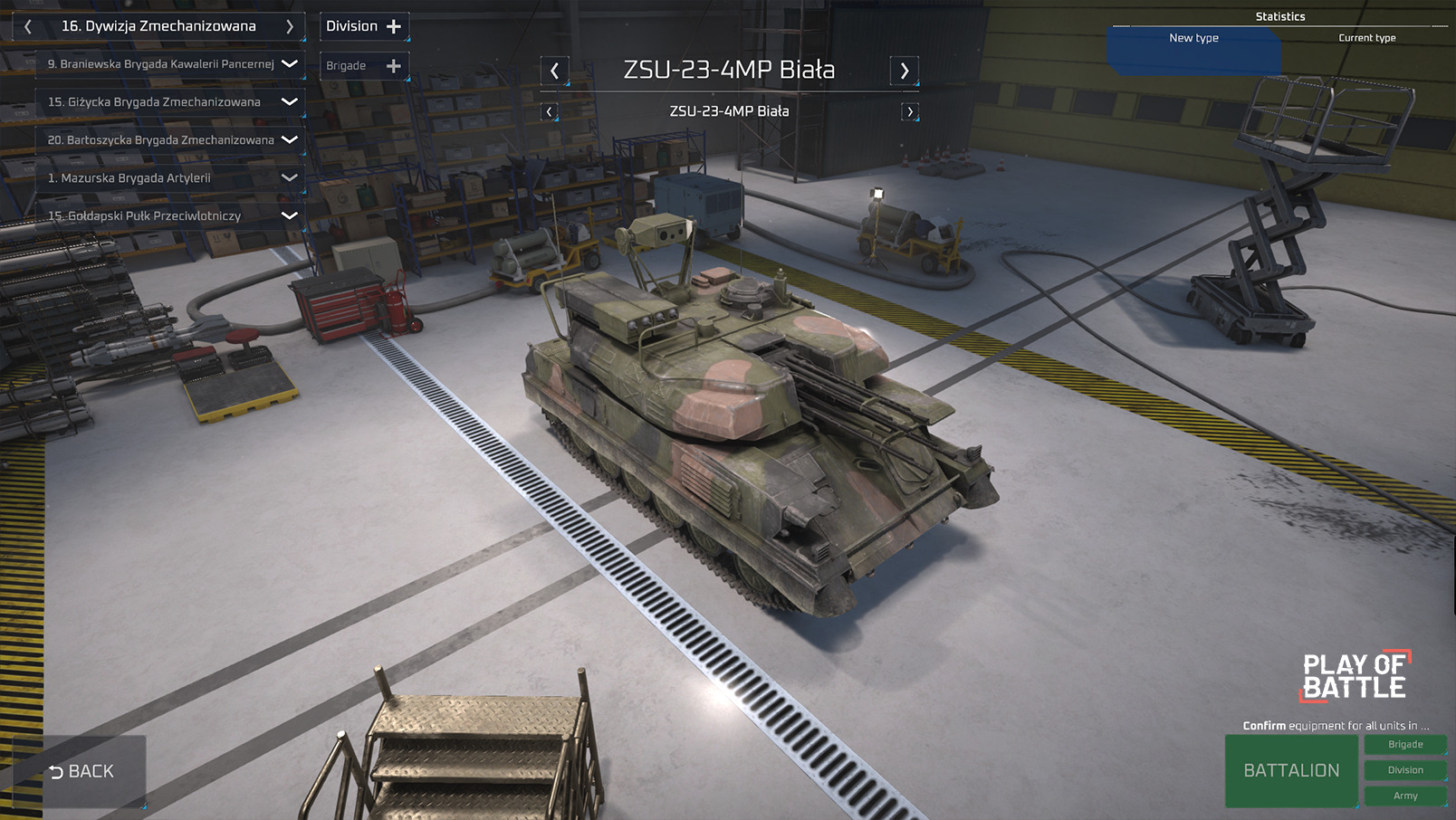1456x820 pixels.
Task: Expand 15. Giżycka Brygada Zmechanizowana
Action: (290, 102)
